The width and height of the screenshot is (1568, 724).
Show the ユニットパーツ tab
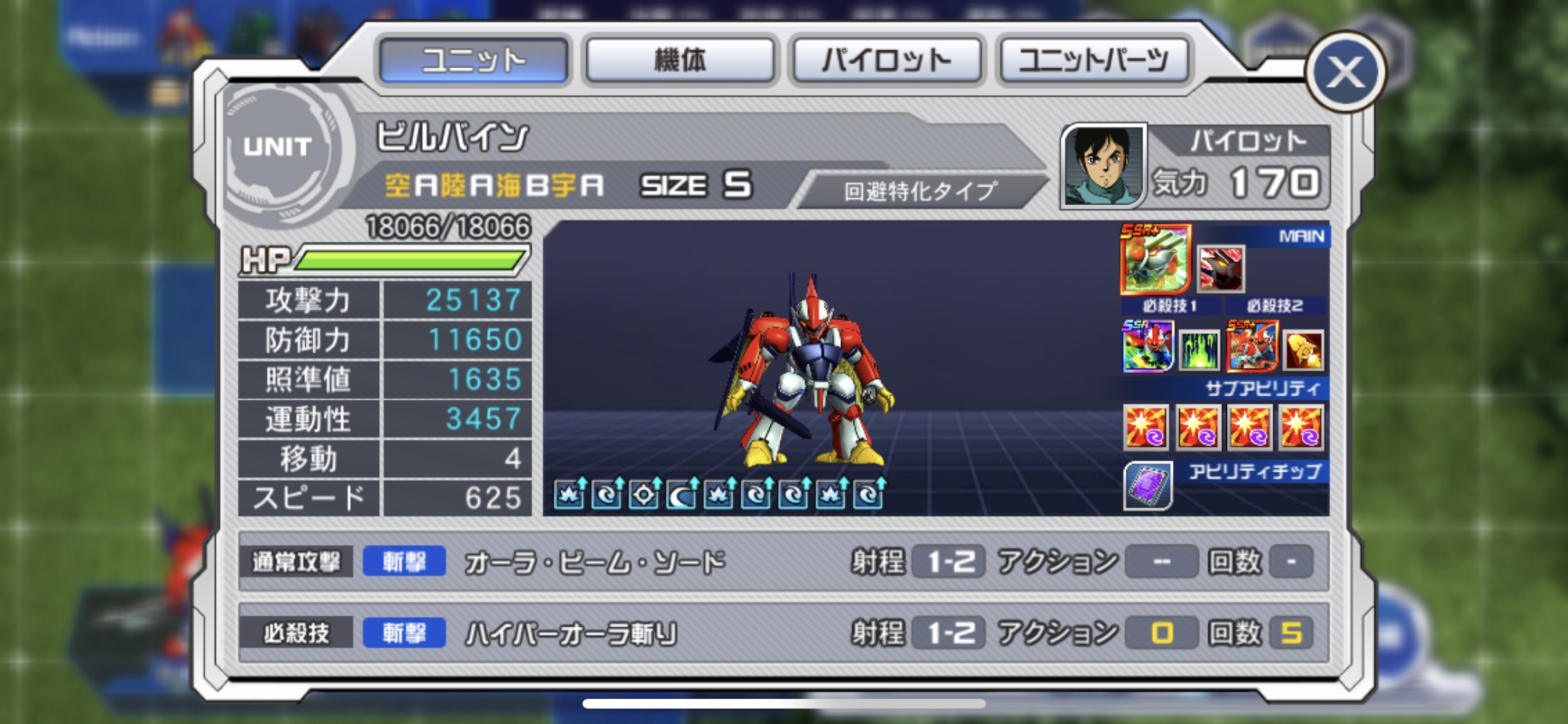pyautogui.click(x=1094, y=60)
